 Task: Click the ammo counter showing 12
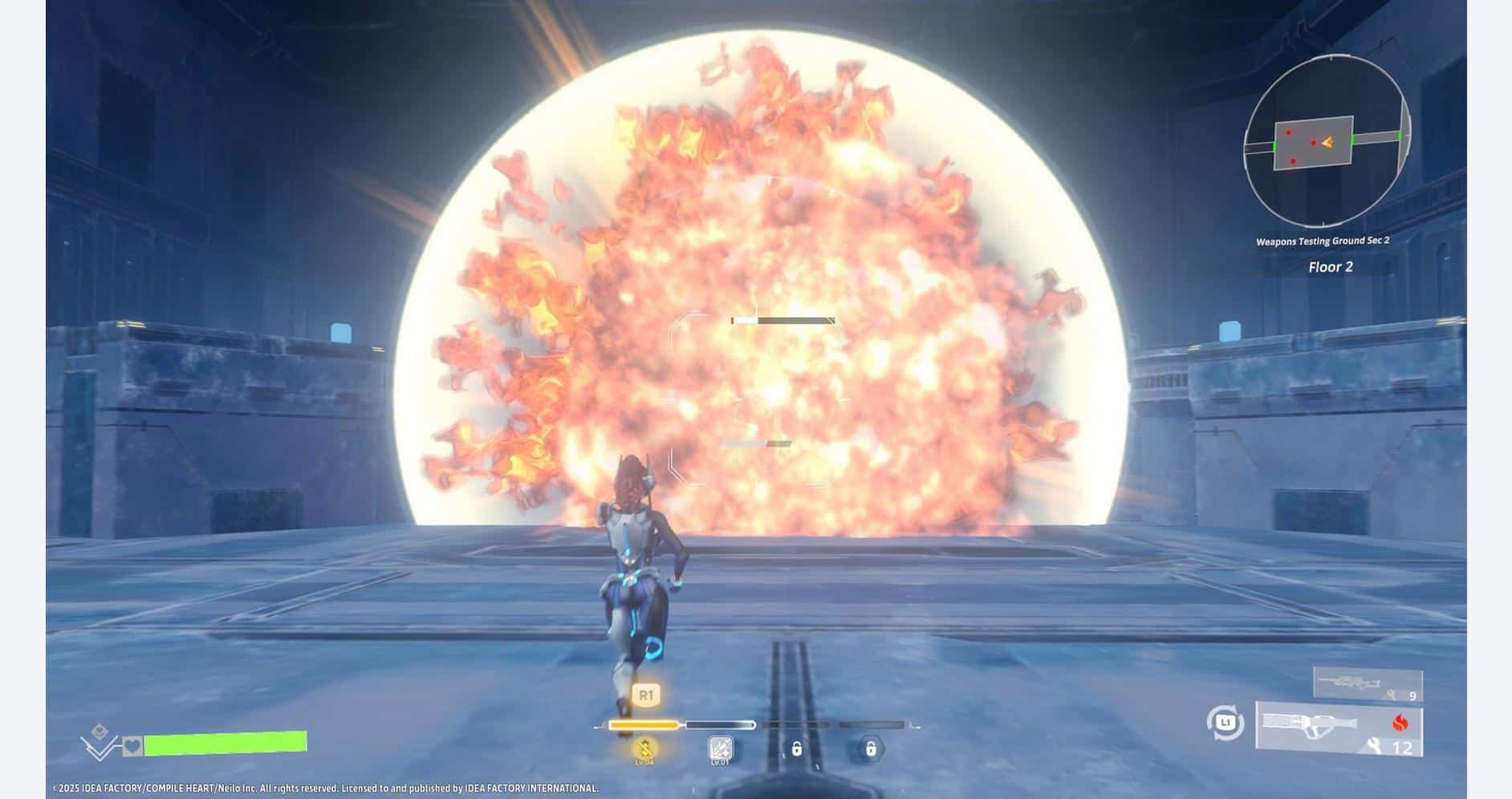pyautogui.click(x=1404, y=746)
